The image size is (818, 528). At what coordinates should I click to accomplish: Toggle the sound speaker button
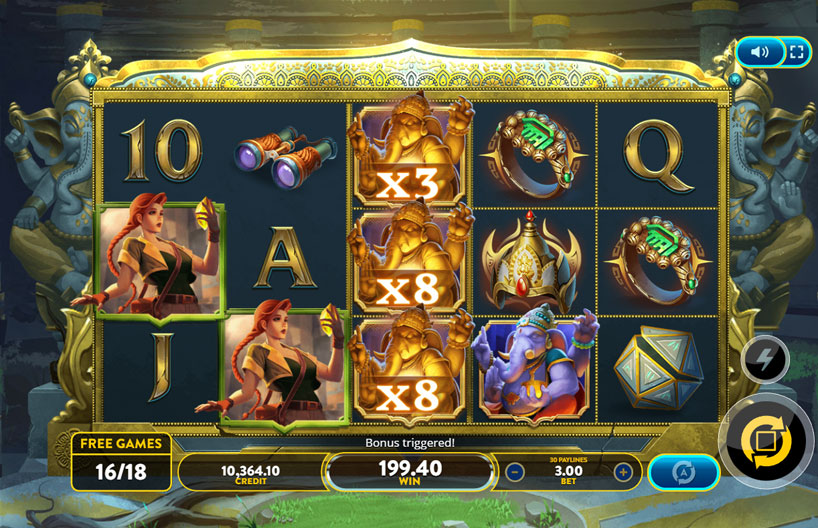tap(759, 52)
